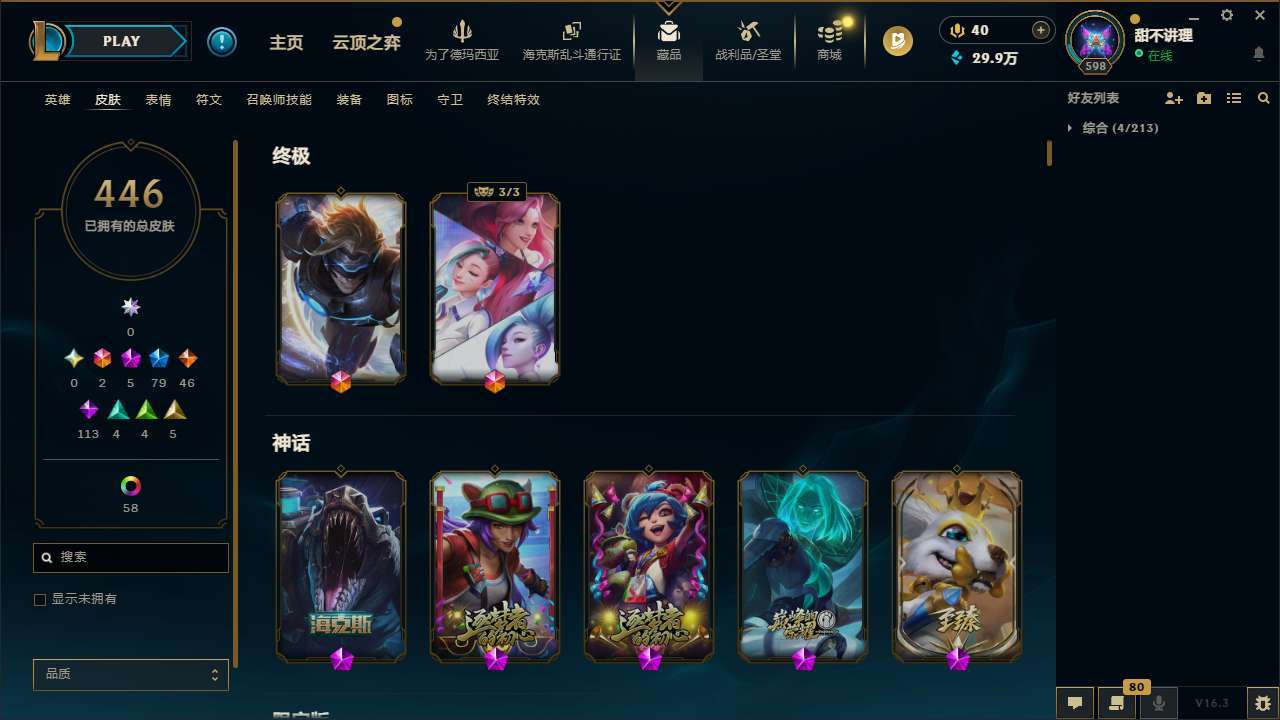This screenshot has width=1280, height=720.
Task: Click the blue essence icon showing 29.9万
Action: coord(956,58)
